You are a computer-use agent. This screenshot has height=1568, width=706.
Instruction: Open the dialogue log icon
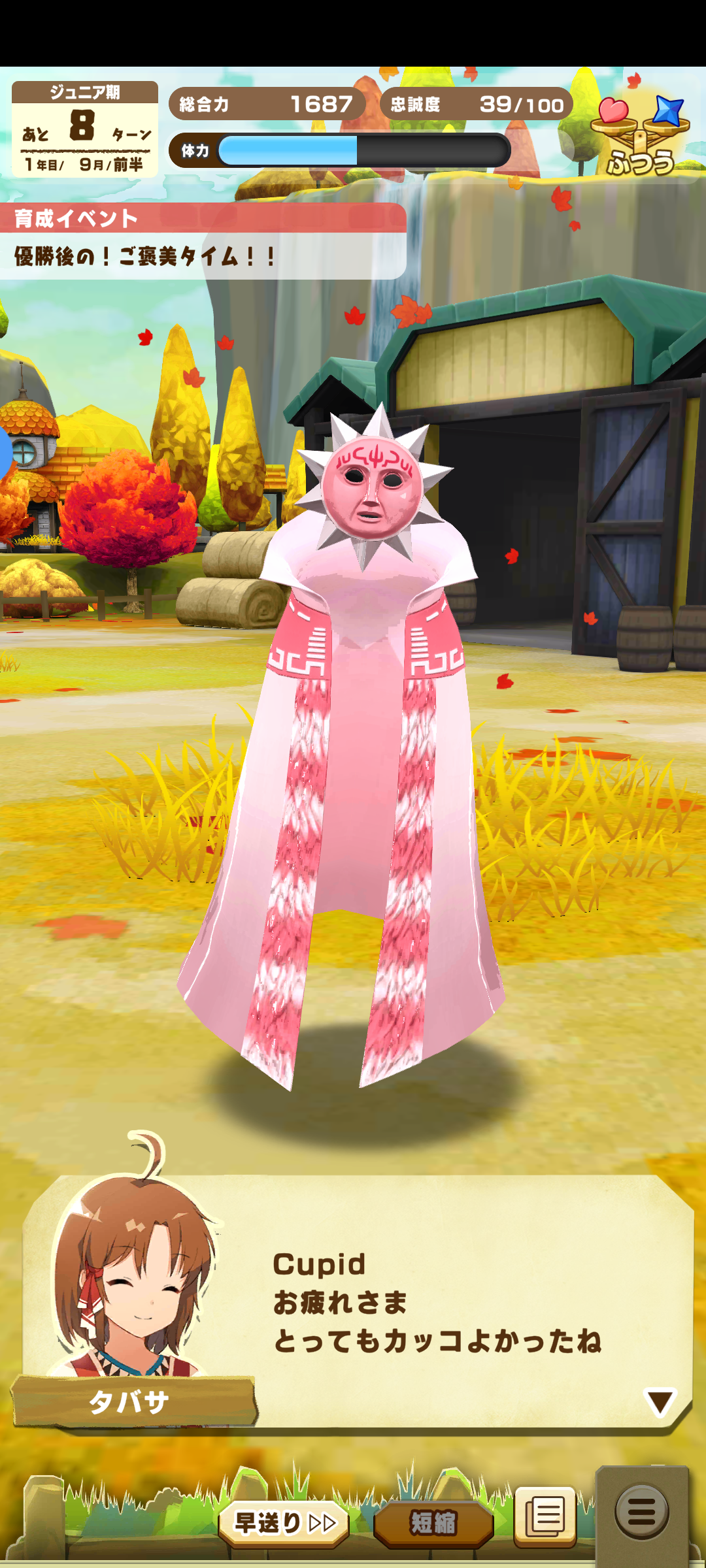click(545, 1516)
